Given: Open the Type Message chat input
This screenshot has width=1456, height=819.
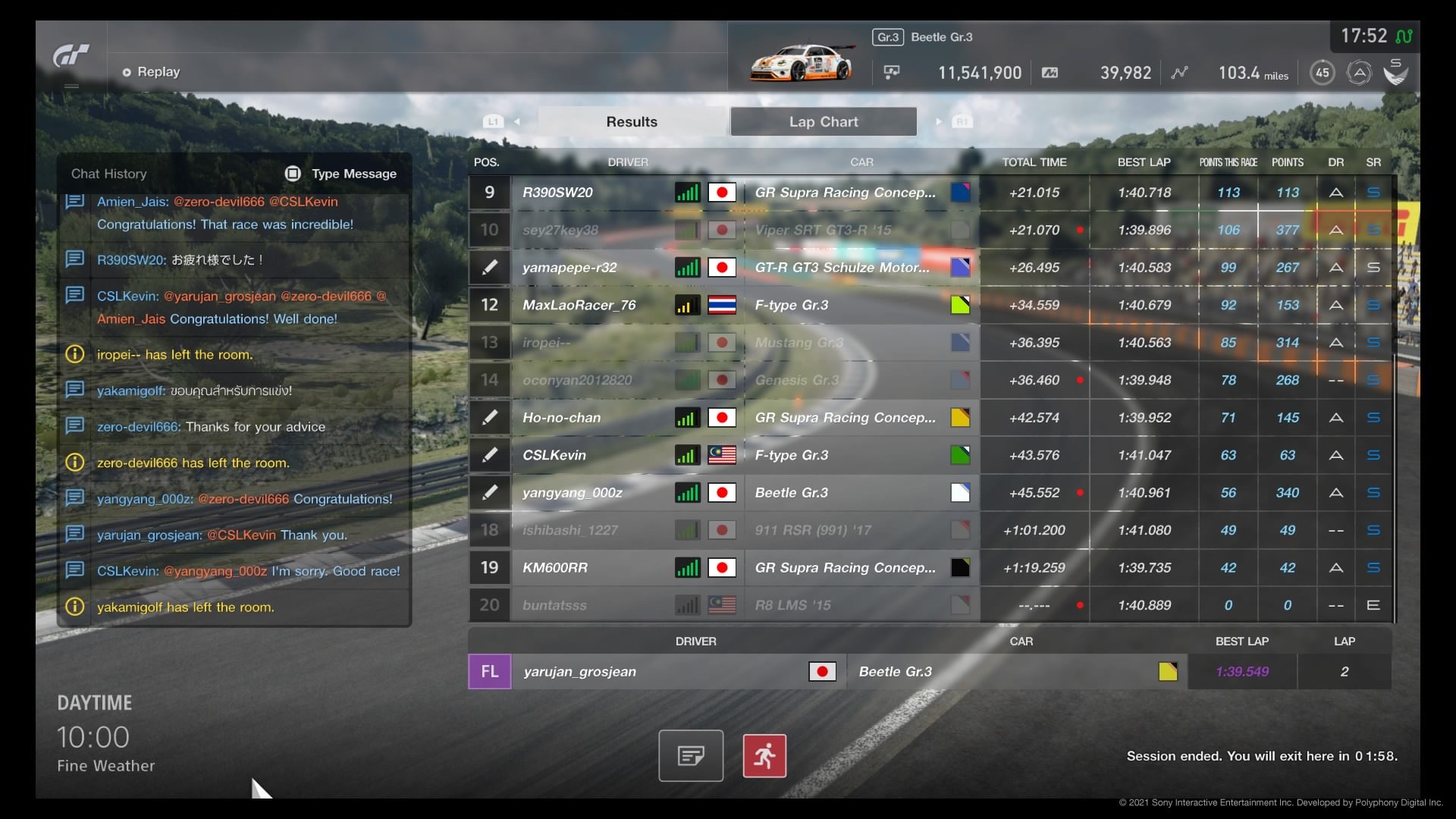Looking at the screenshot, I should (341, 174).
